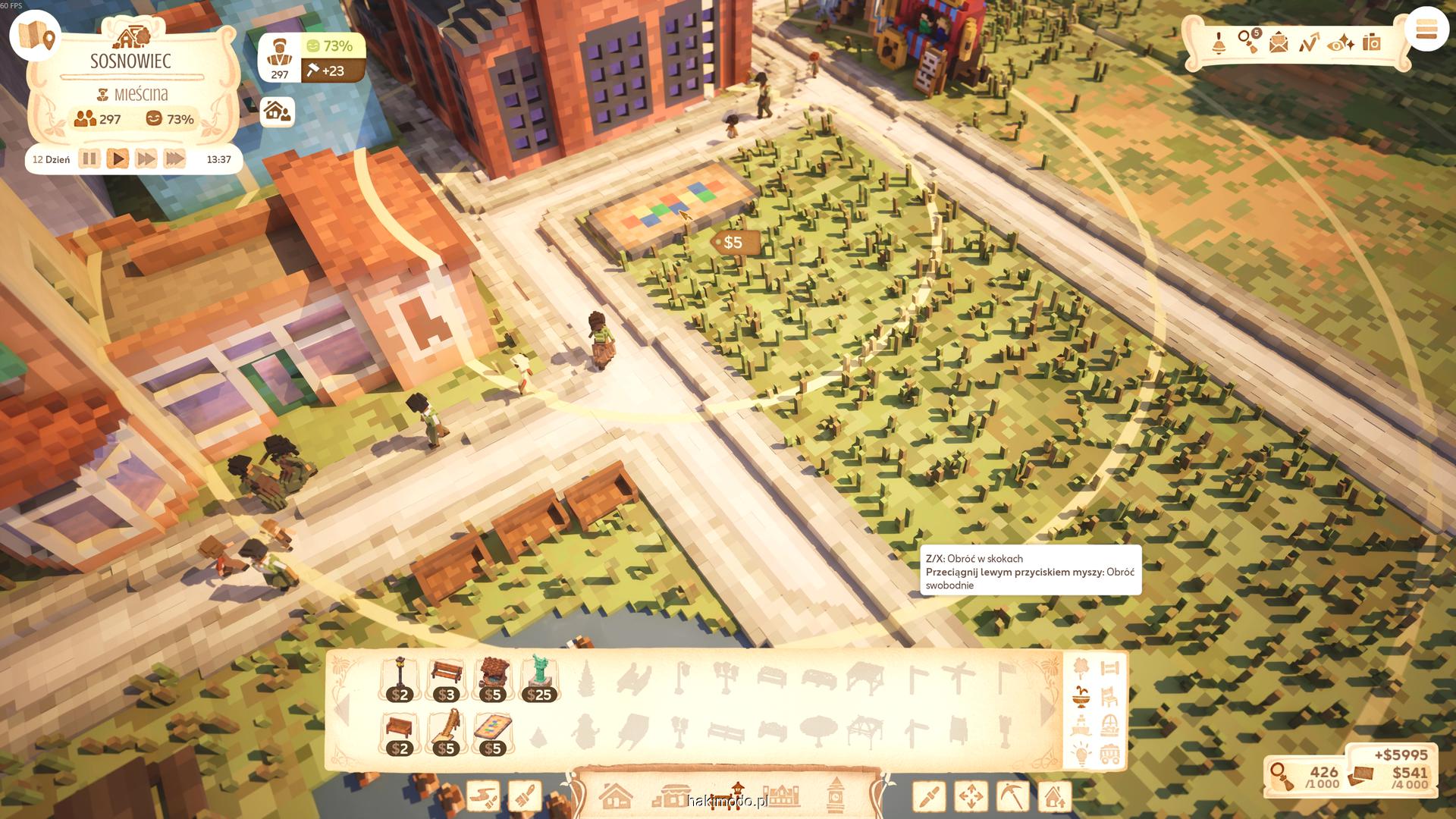Viewport: 1456px width, 819px height.
Task: Show the statistics trend arrow panel
Action: click(1309, 42)
